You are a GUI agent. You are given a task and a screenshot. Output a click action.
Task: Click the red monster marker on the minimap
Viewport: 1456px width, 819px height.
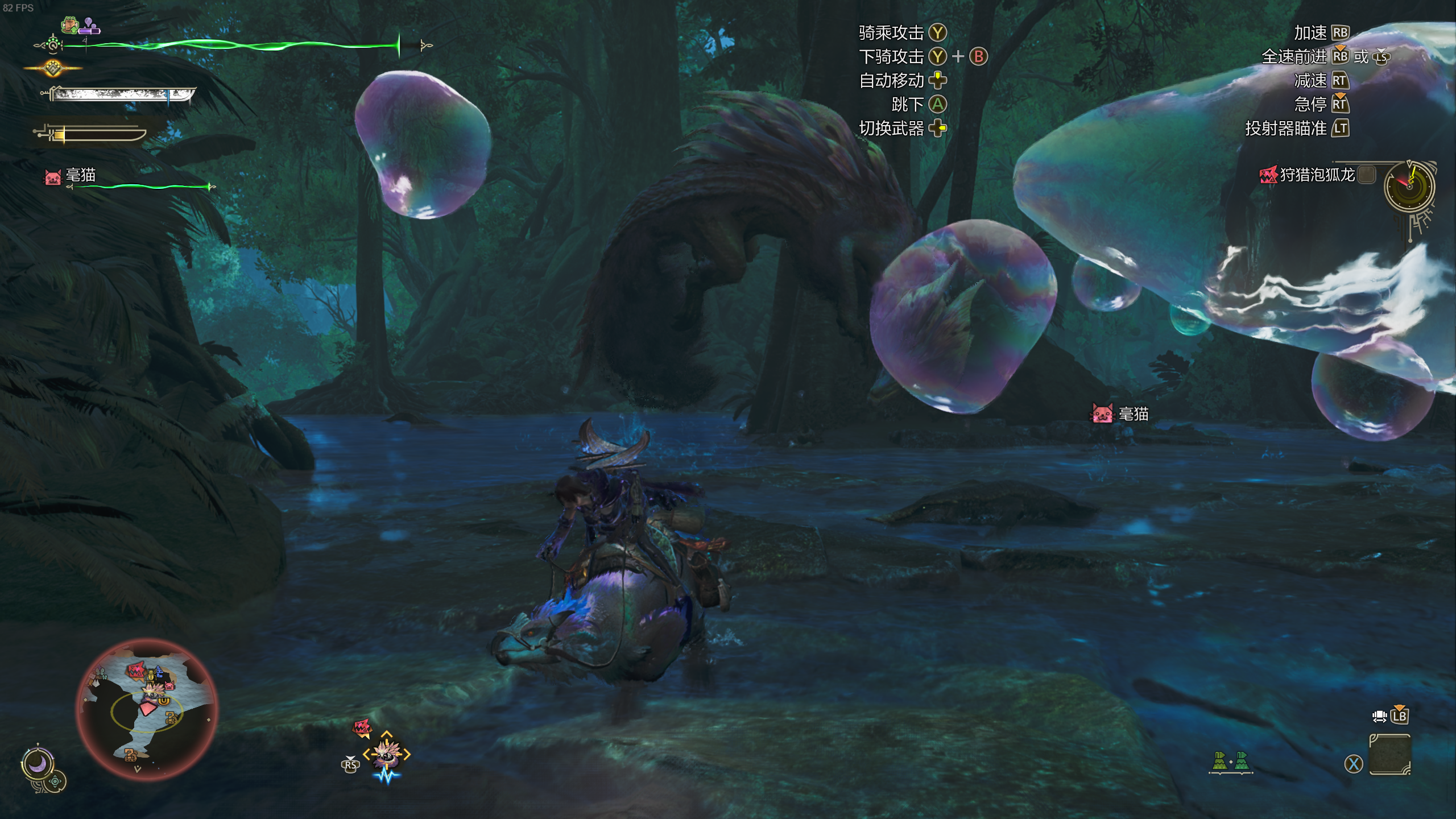point(135,671)
